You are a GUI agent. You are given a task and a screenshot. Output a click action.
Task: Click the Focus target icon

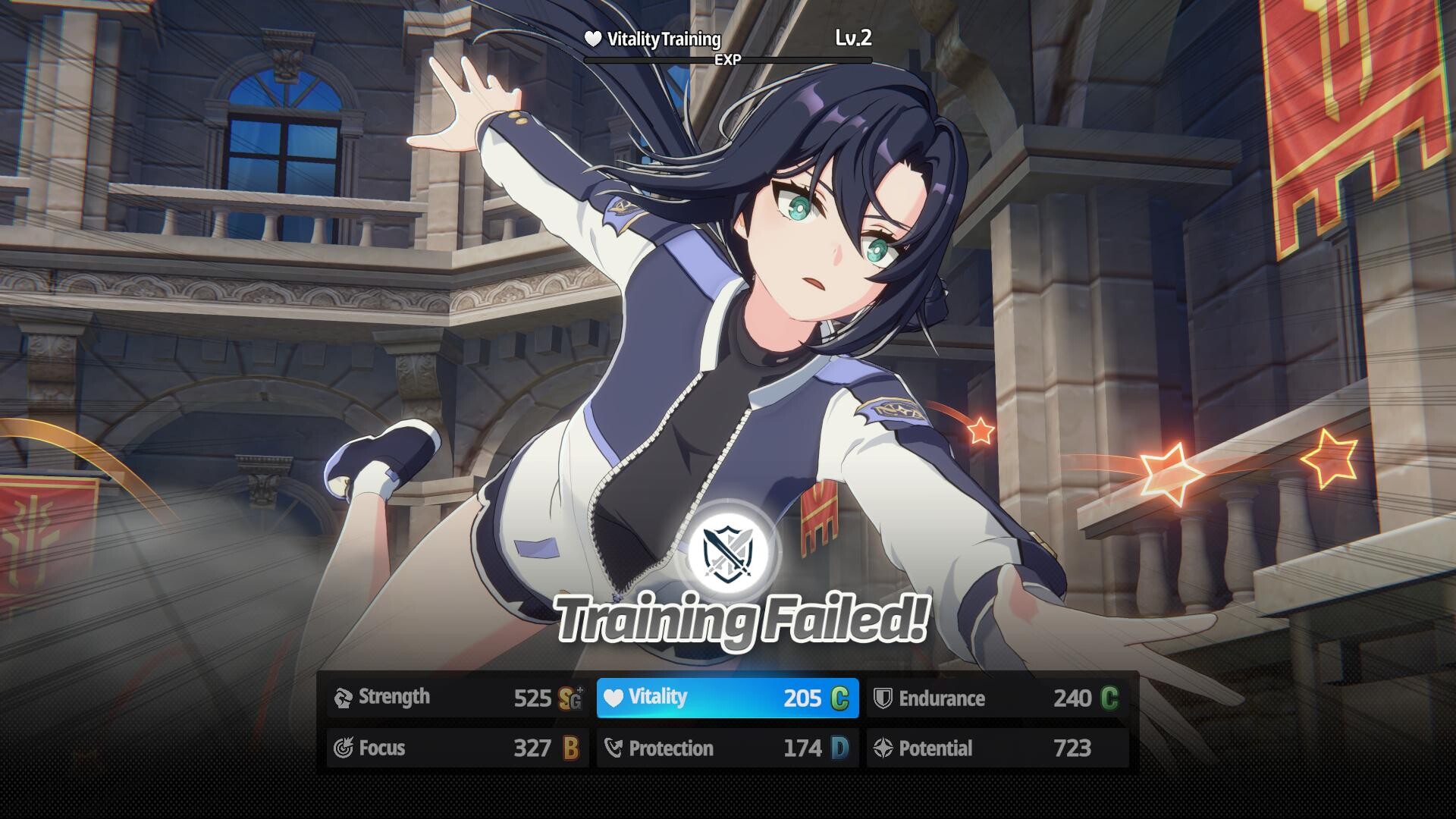pos(343,748)
